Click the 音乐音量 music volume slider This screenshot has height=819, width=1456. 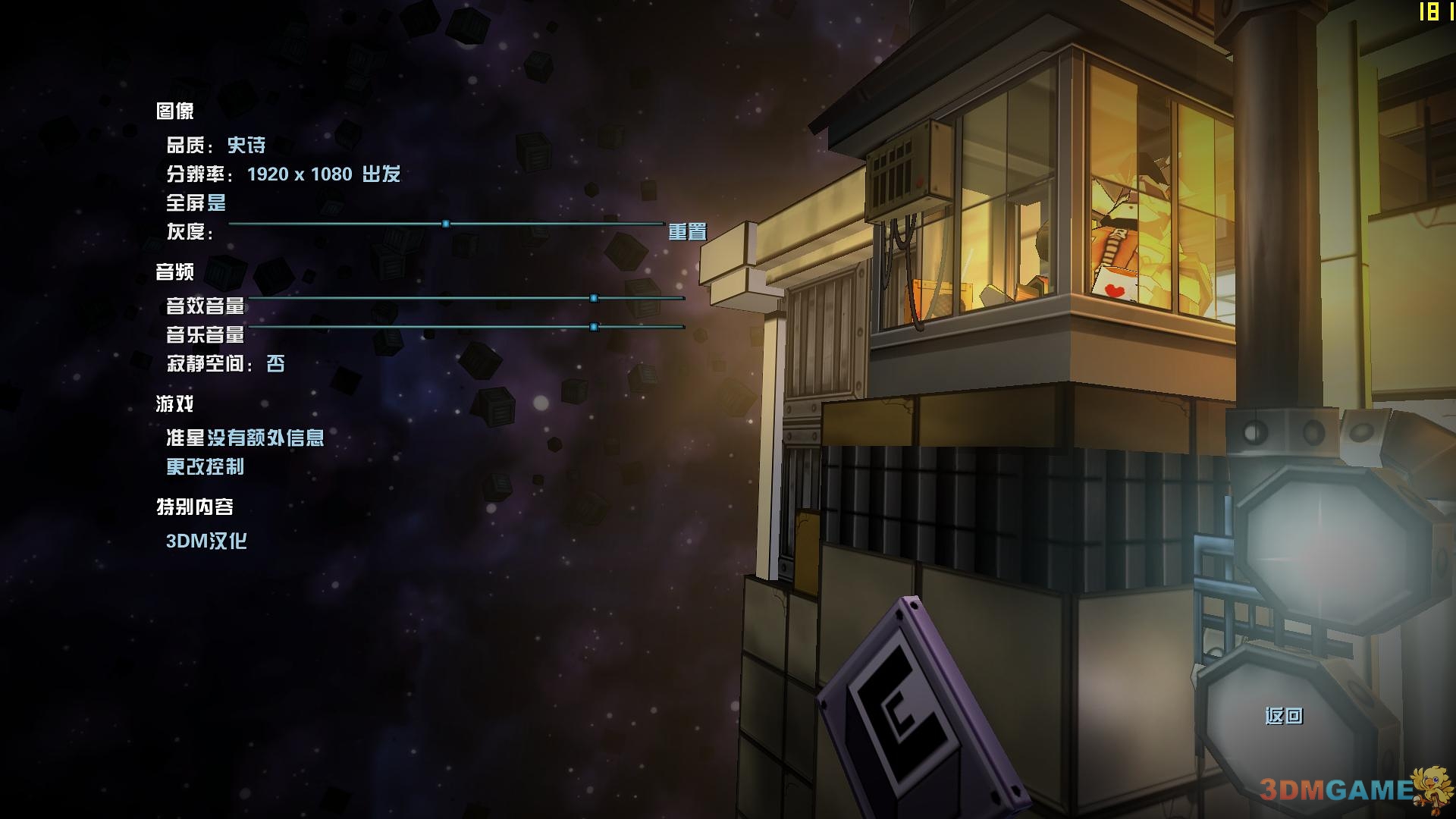click(594, 327)
